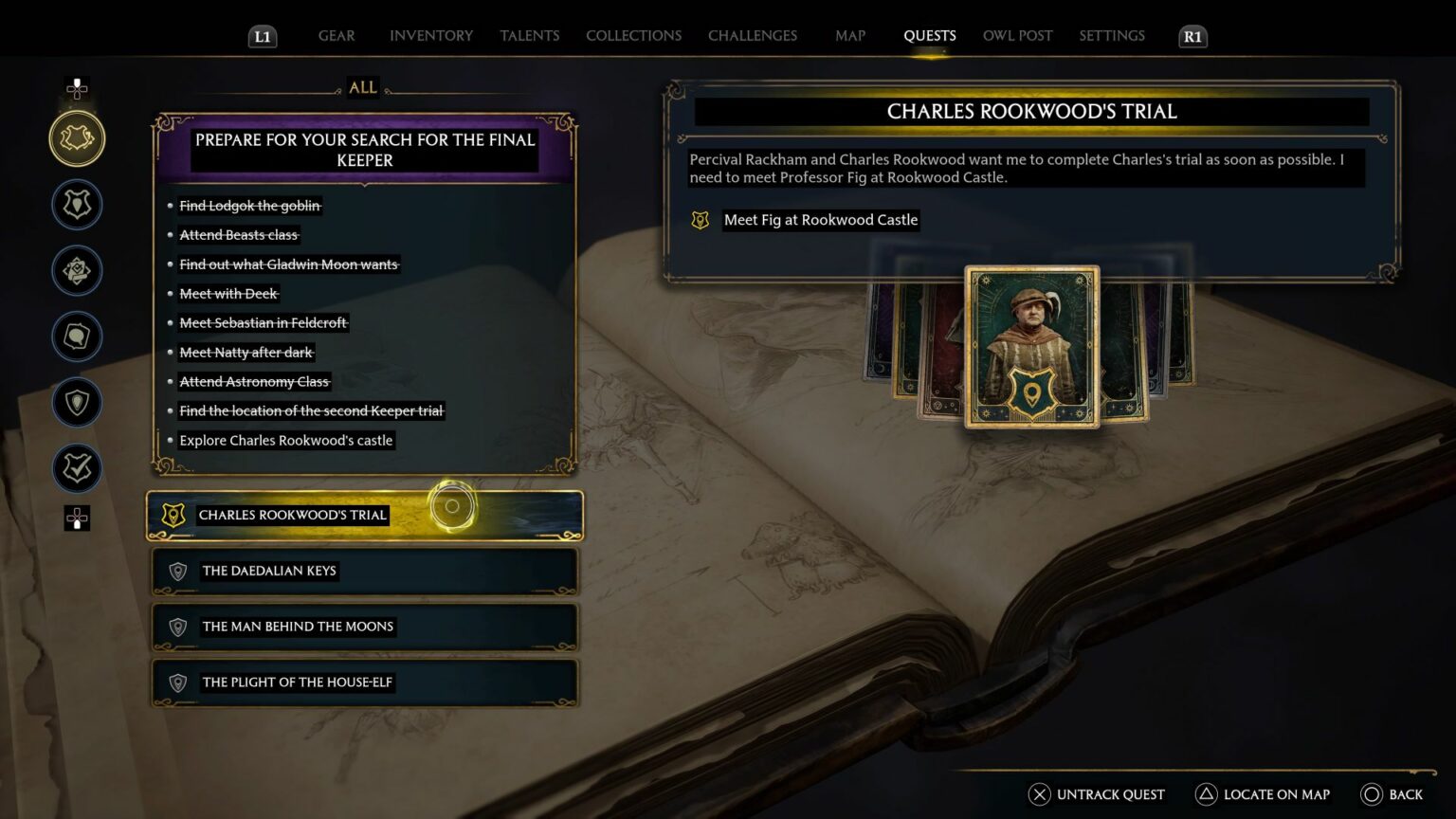Select the fifth shield filter icon in sidebar
Screen dimensions: 1456x819
click(77, 402)
